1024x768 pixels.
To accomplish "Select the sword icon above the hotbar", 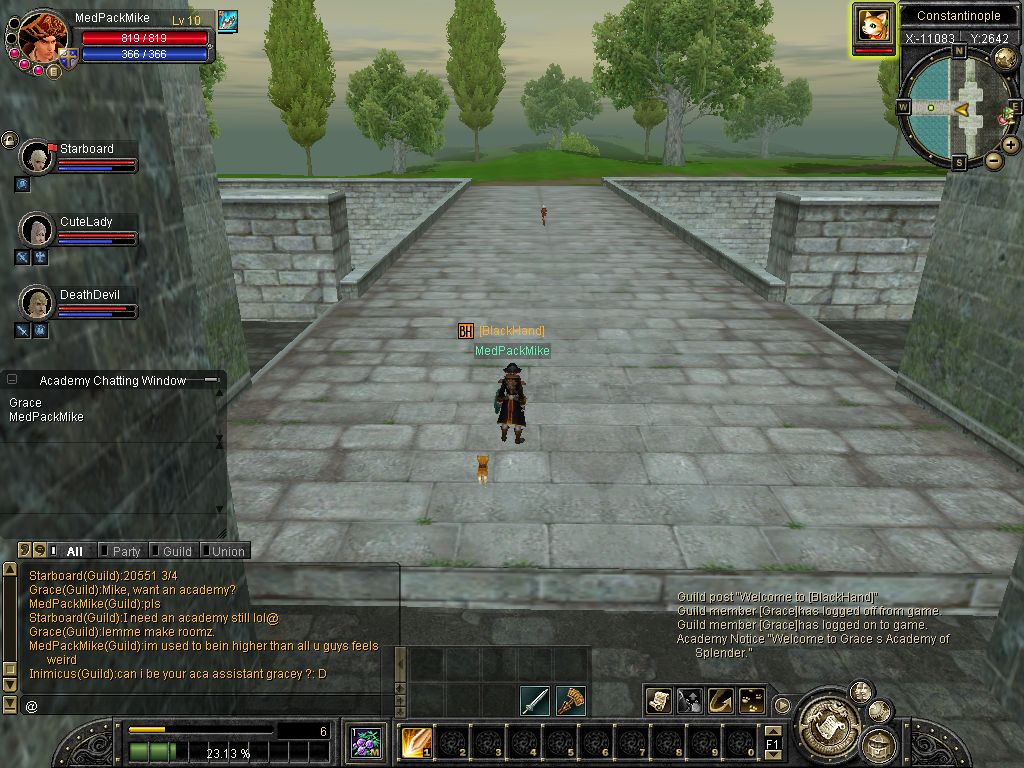I will (x=535, y=700).
